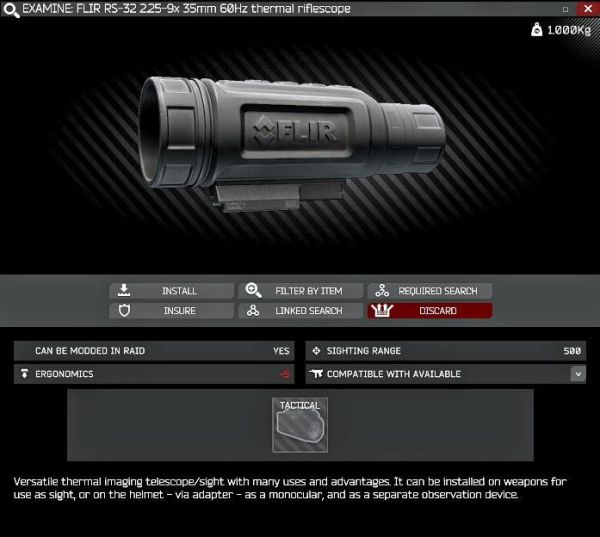Select the Tactical mod slot

(300, 424)
